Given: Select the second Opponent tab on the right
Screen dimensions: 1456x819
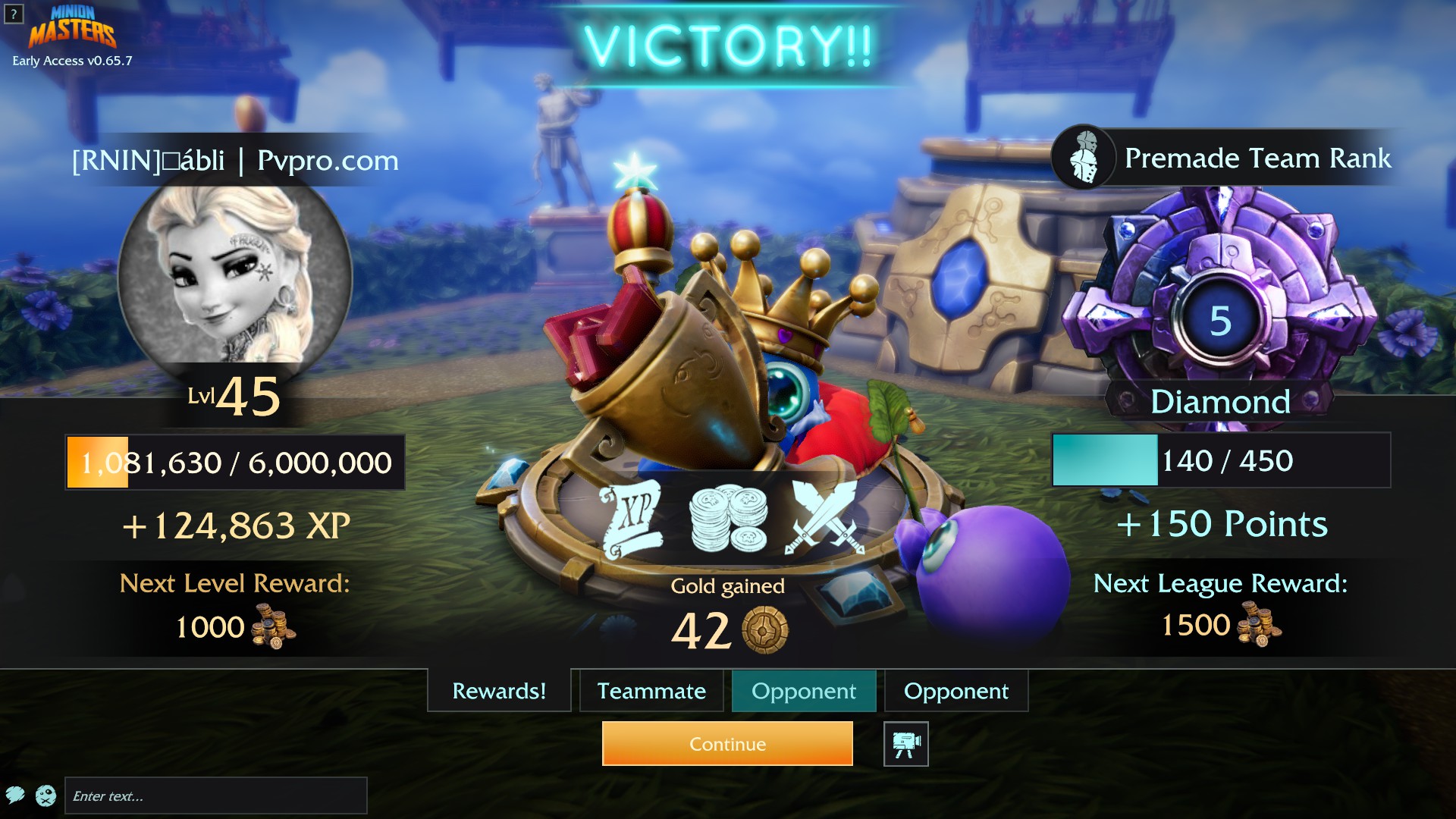Looking at the screenshot, I should coord(955,691).
